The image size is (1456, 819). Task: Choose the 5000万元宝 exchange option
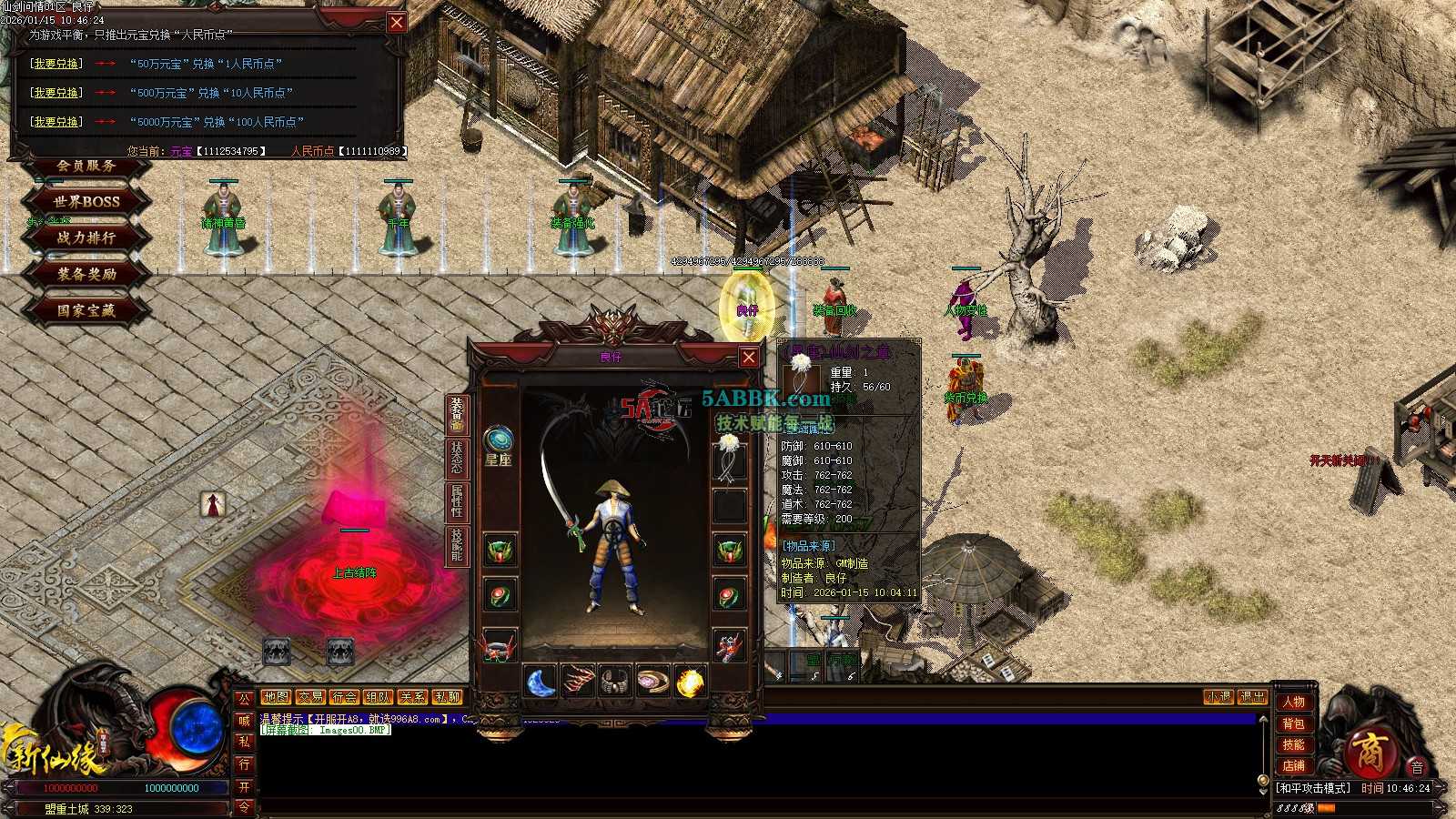point(56,122)
